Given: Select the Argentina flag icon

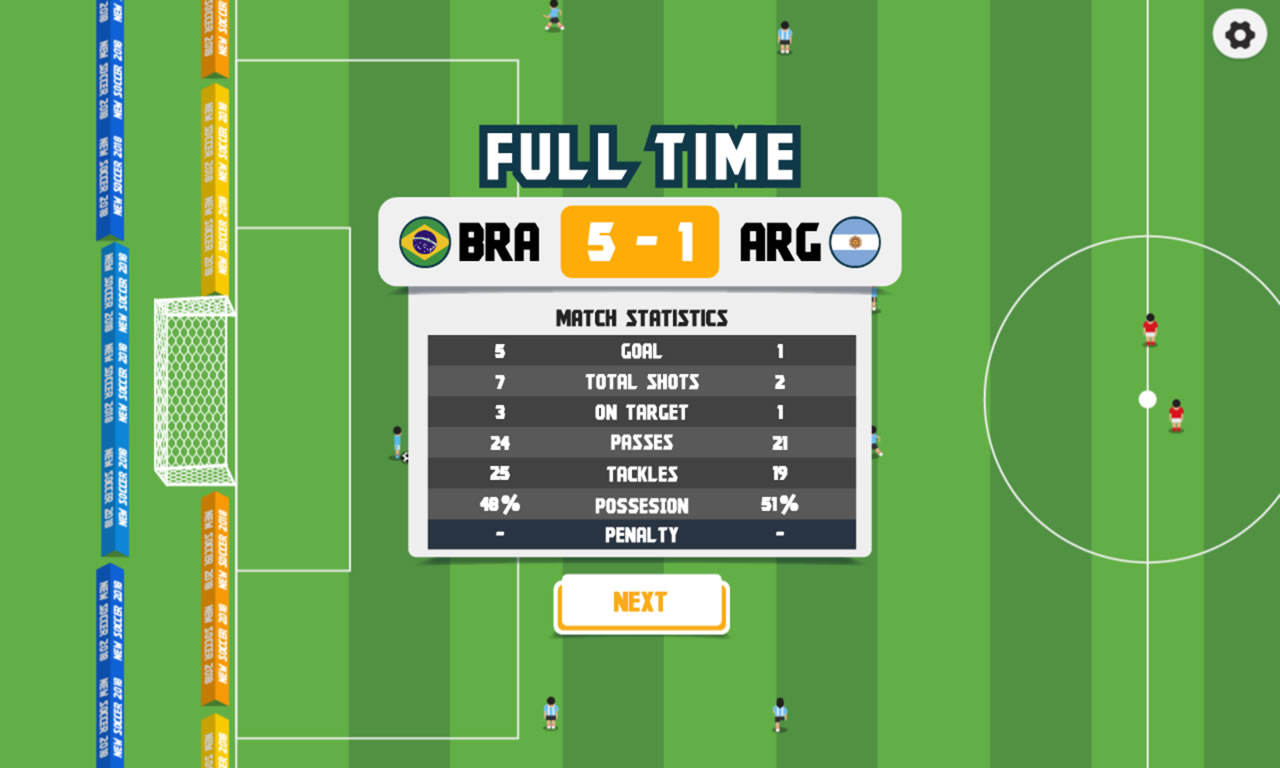Looking at the screenshot, I should [x=858, y=243].
